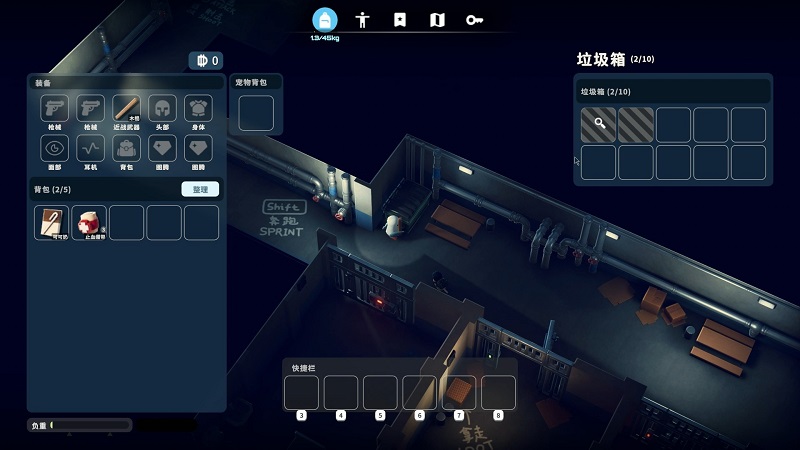Select the wooden stick melee weapon slot
This screenshot has height=450, width=800.
127,109
